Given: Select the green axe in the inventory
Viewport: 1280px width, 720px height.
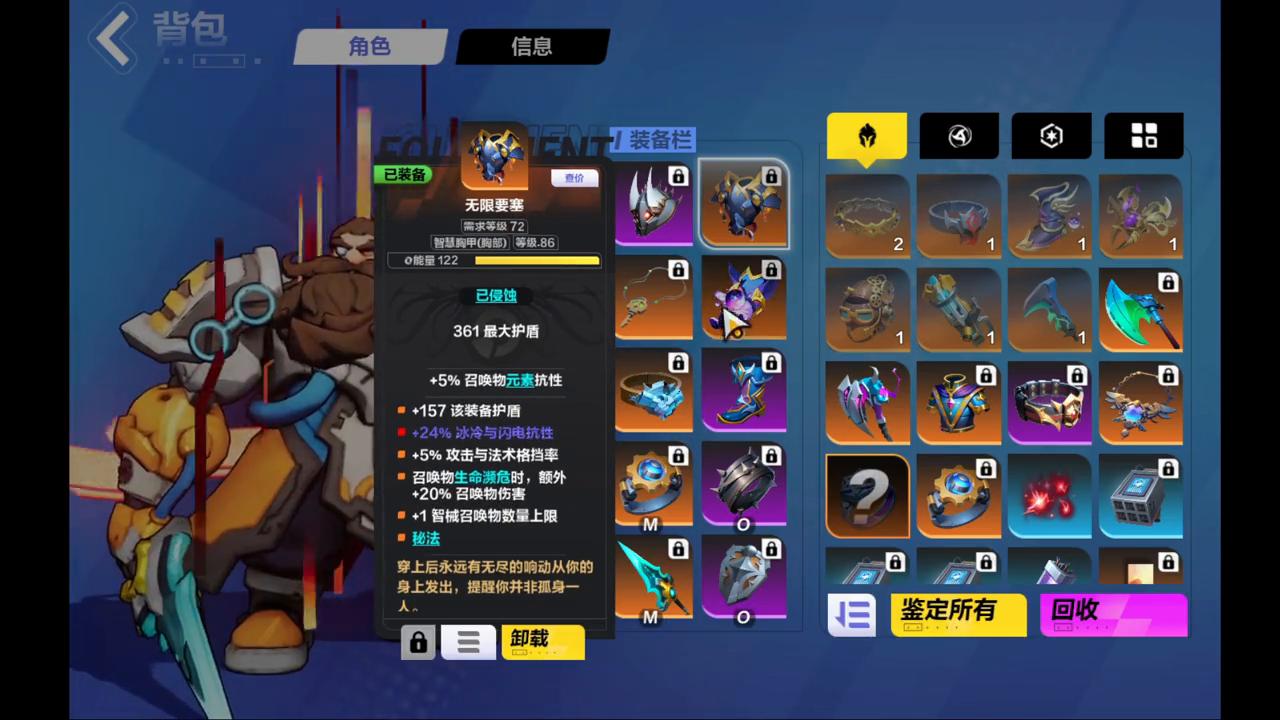Looking at the screenshot, I should (1143, 310).
